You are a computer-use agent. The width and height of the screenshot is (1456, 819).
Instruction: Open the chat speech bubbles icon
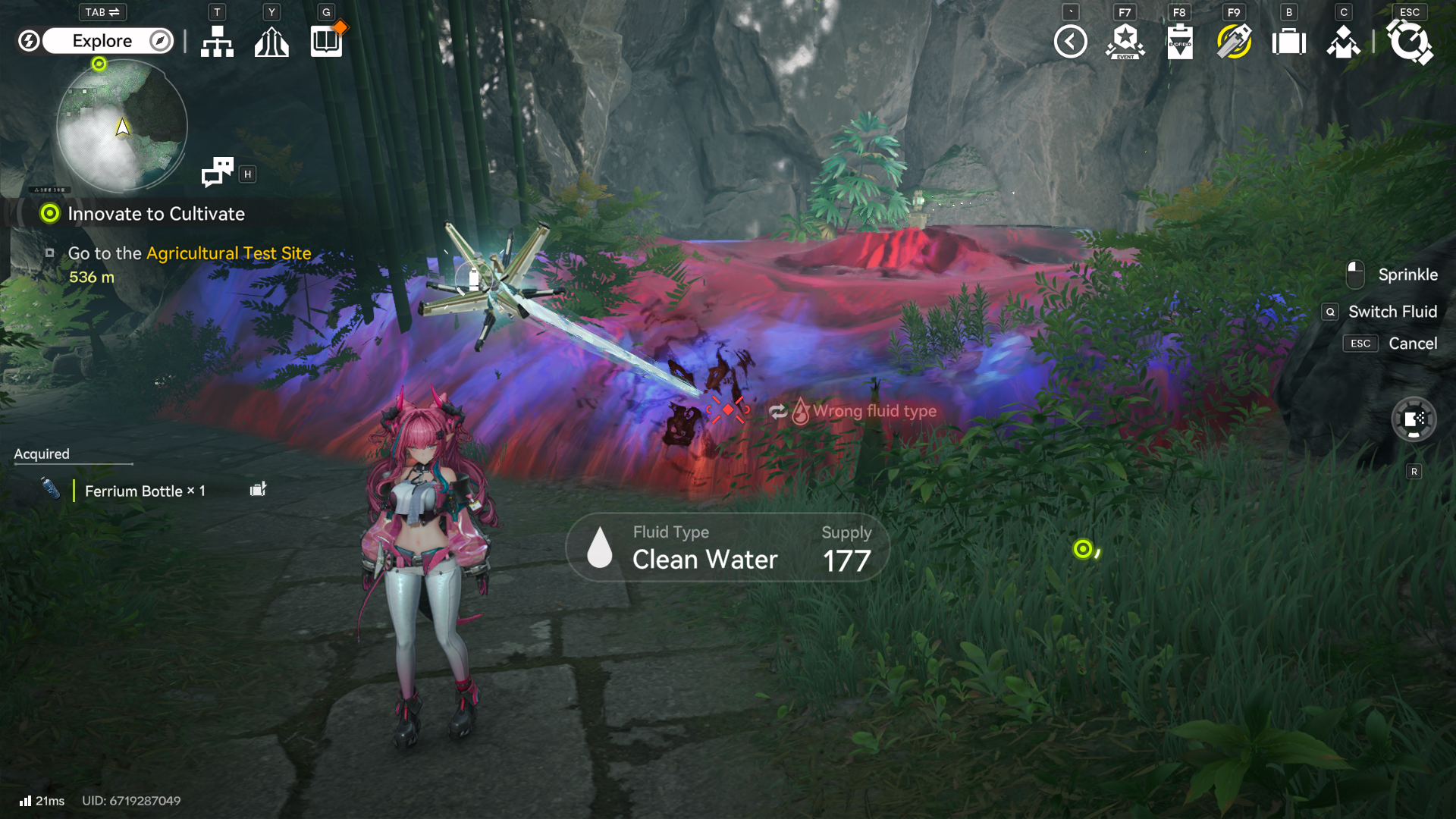(x=218, y=172)
